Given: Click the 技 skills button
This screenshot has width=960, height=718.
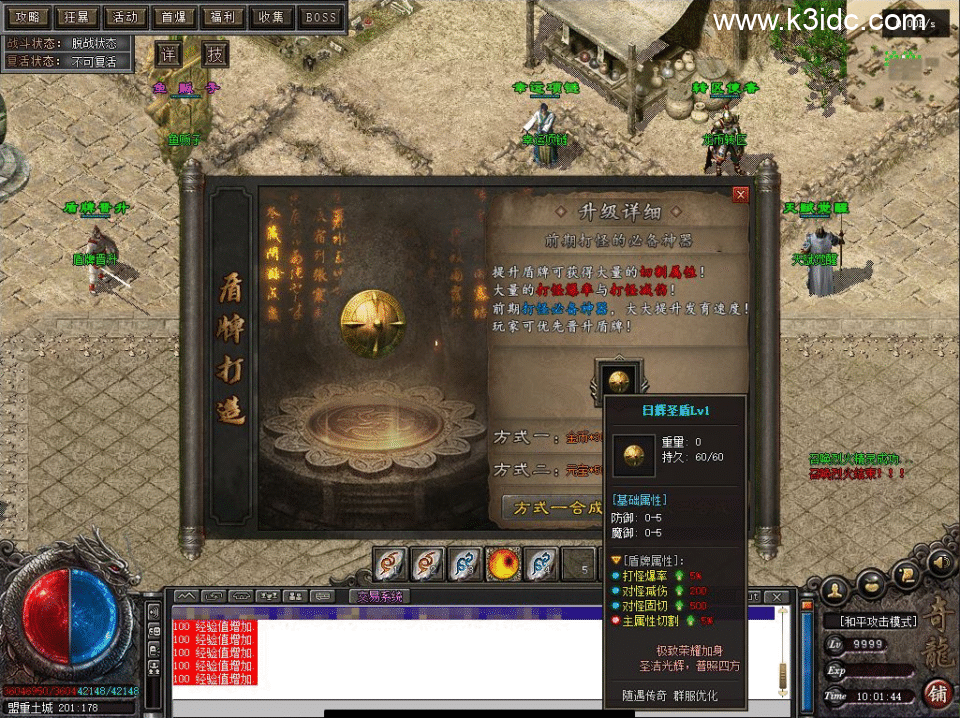Looking at the screenshot, I should click(x=216, y=55).
